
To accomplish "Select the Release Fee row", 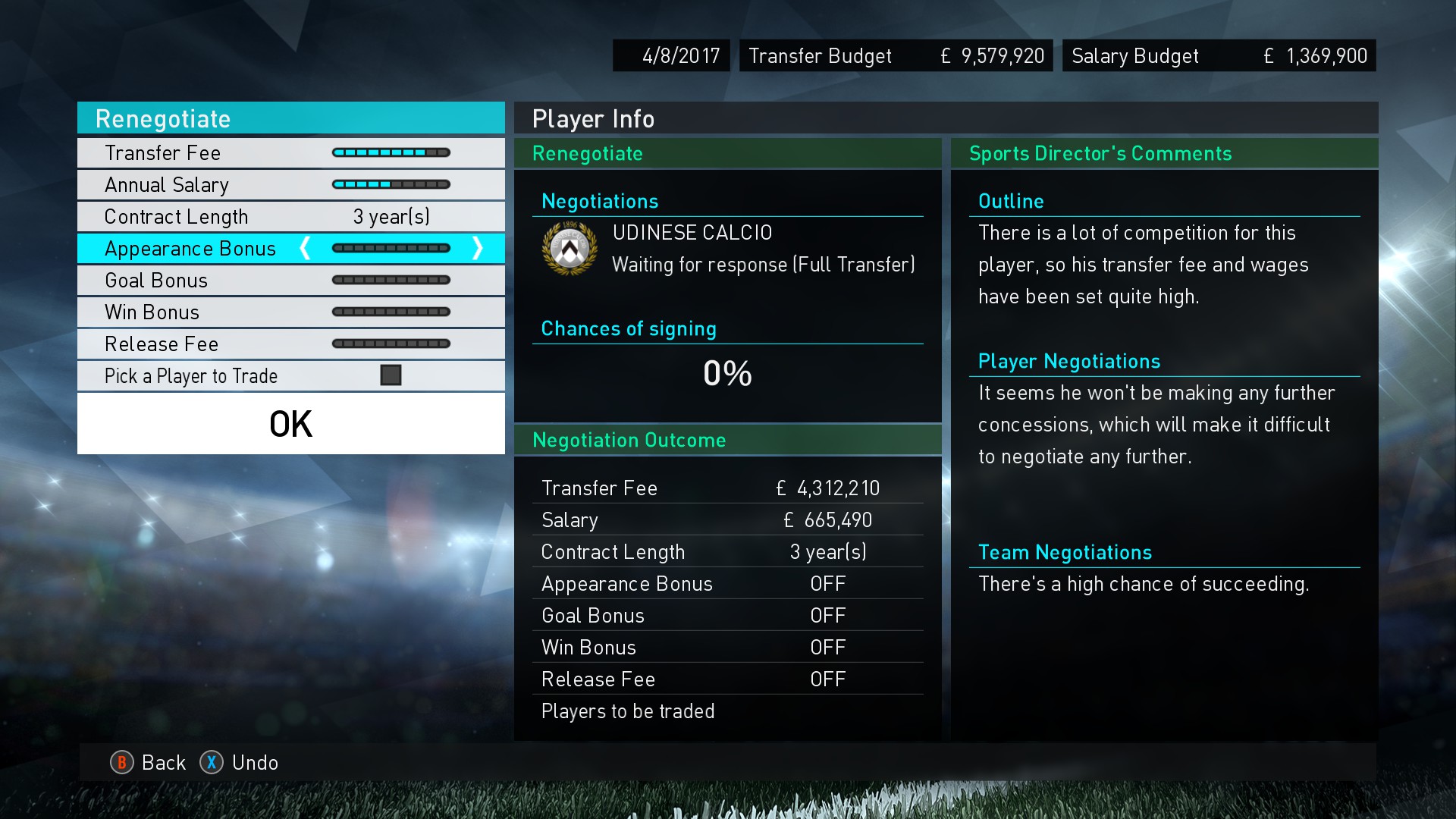I will click(290, 344).
